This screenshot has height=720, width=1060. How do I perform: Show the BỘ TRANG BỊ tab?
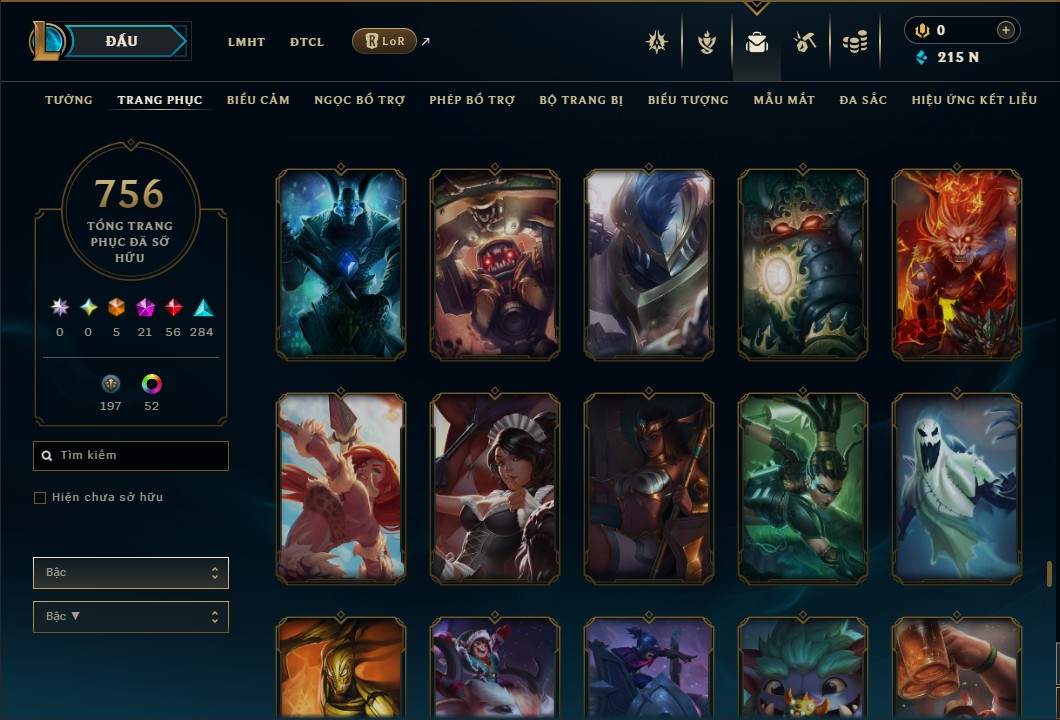[581, 100]
